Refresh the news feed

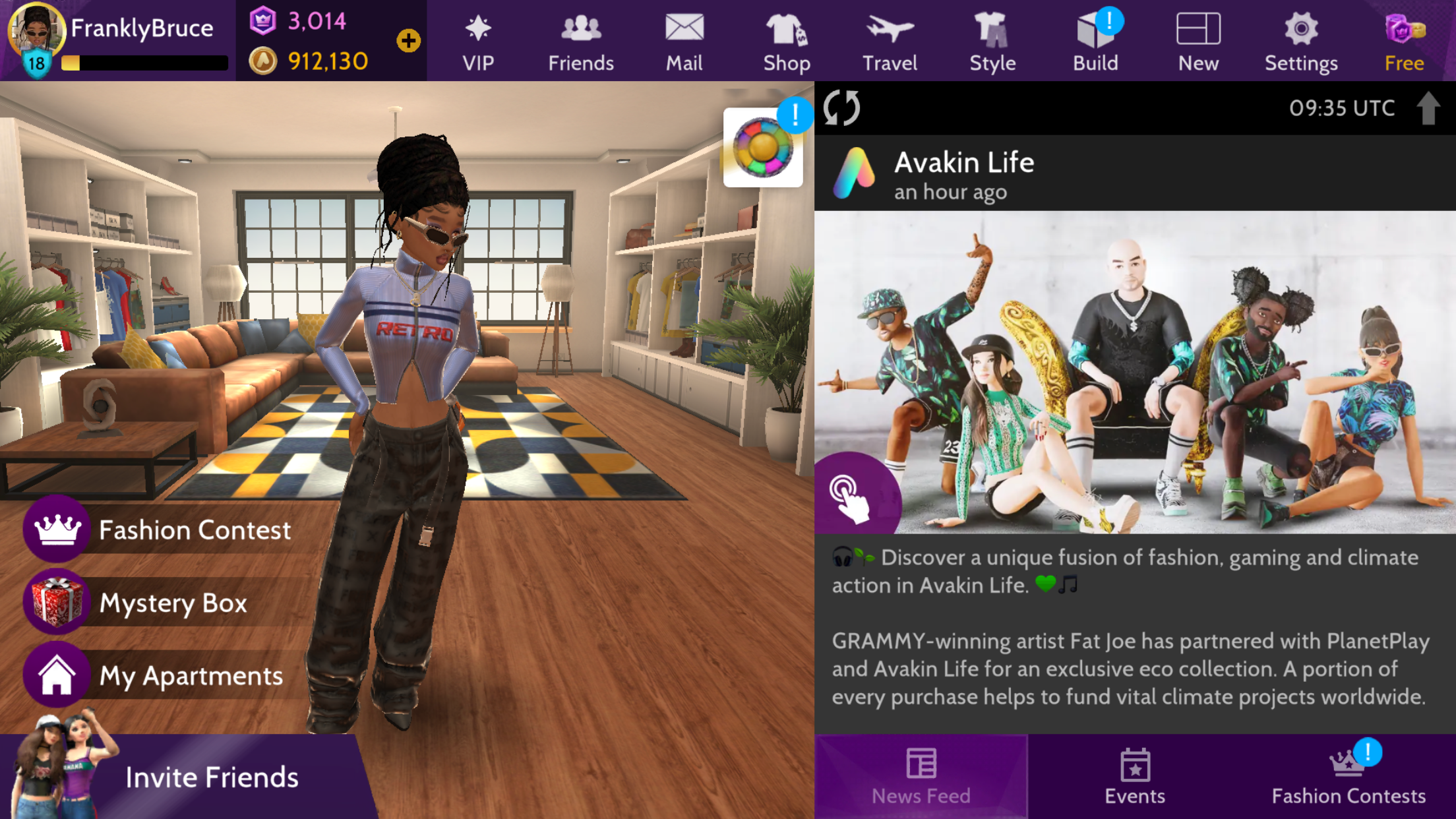coord(842,109)
